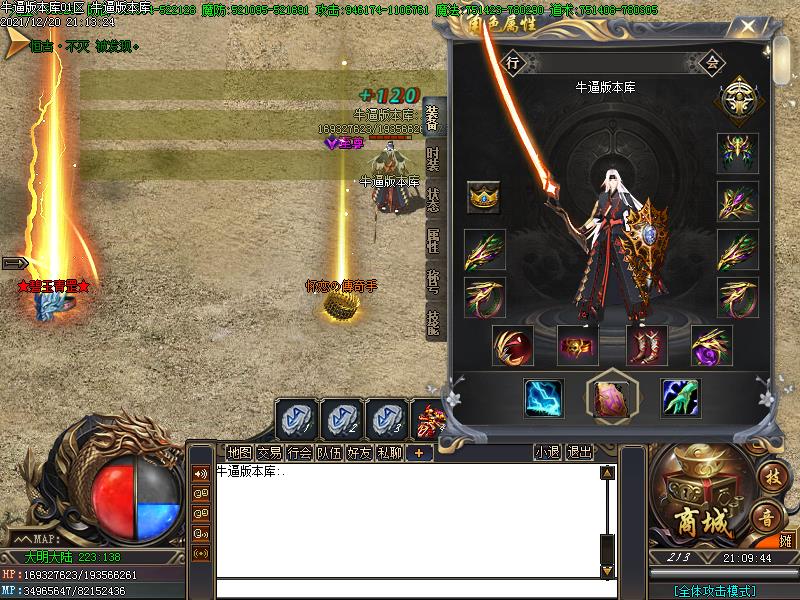Open the 好友 friends list
This screenshot has width=800, height=600.
click(x=360, y=453)
